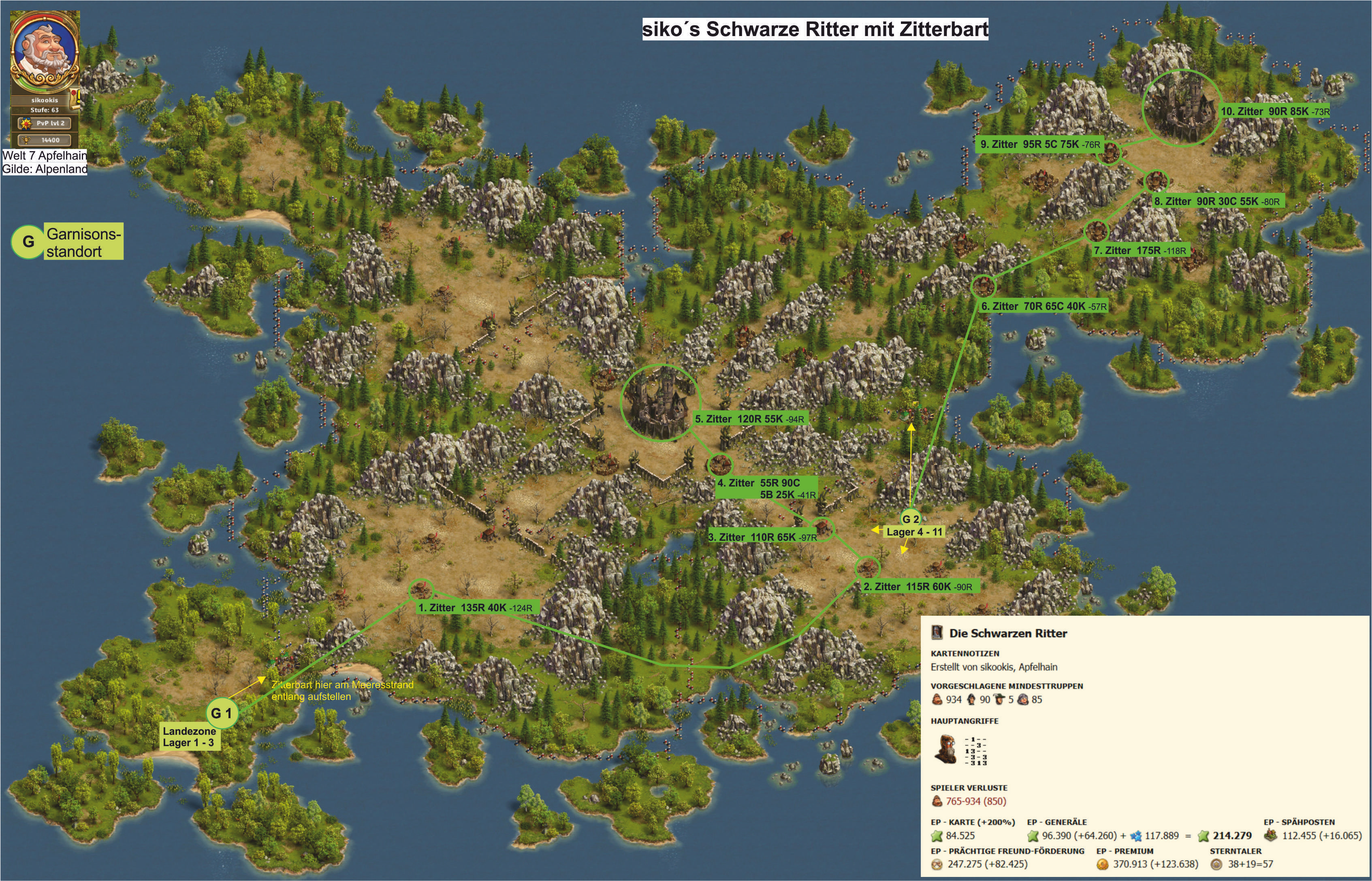The width and height of the screenshot is (1372, 881).
Task: Choose the '6. Zitter 70R 65C 40K' label
Action: point(1043,306)
